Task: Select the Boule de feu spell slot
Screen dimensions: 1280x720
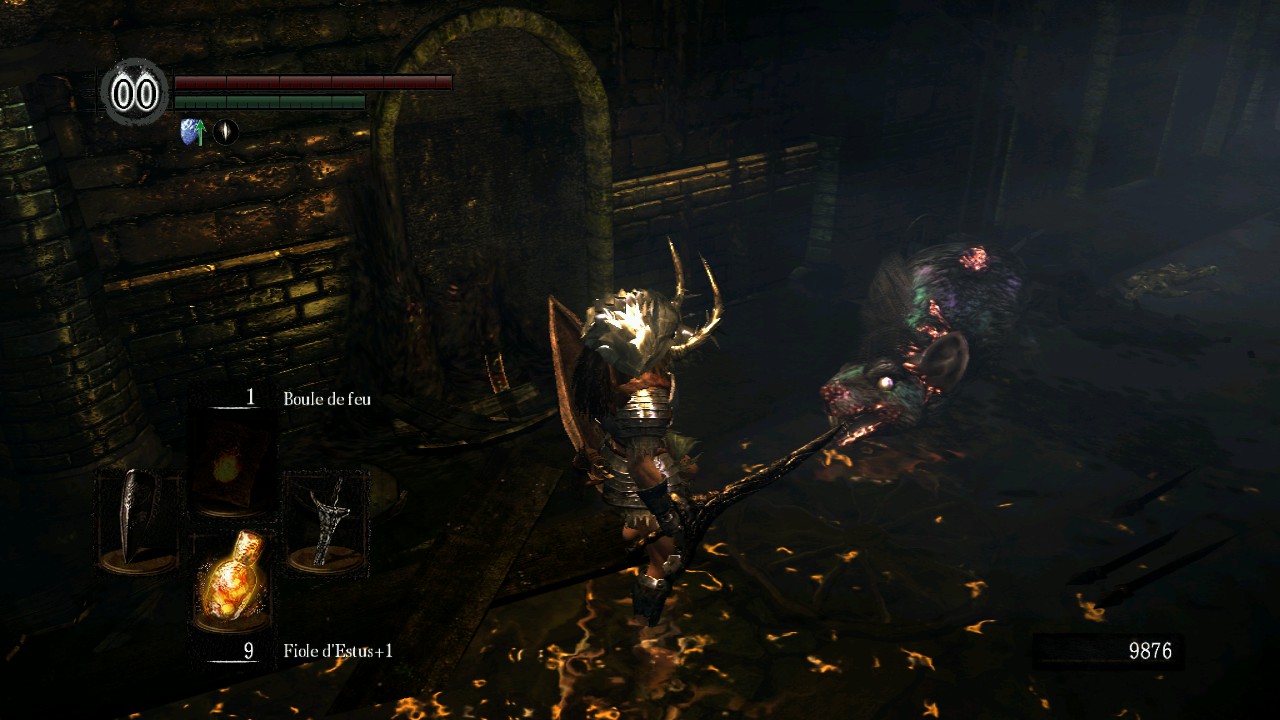Action: point(234,463)
